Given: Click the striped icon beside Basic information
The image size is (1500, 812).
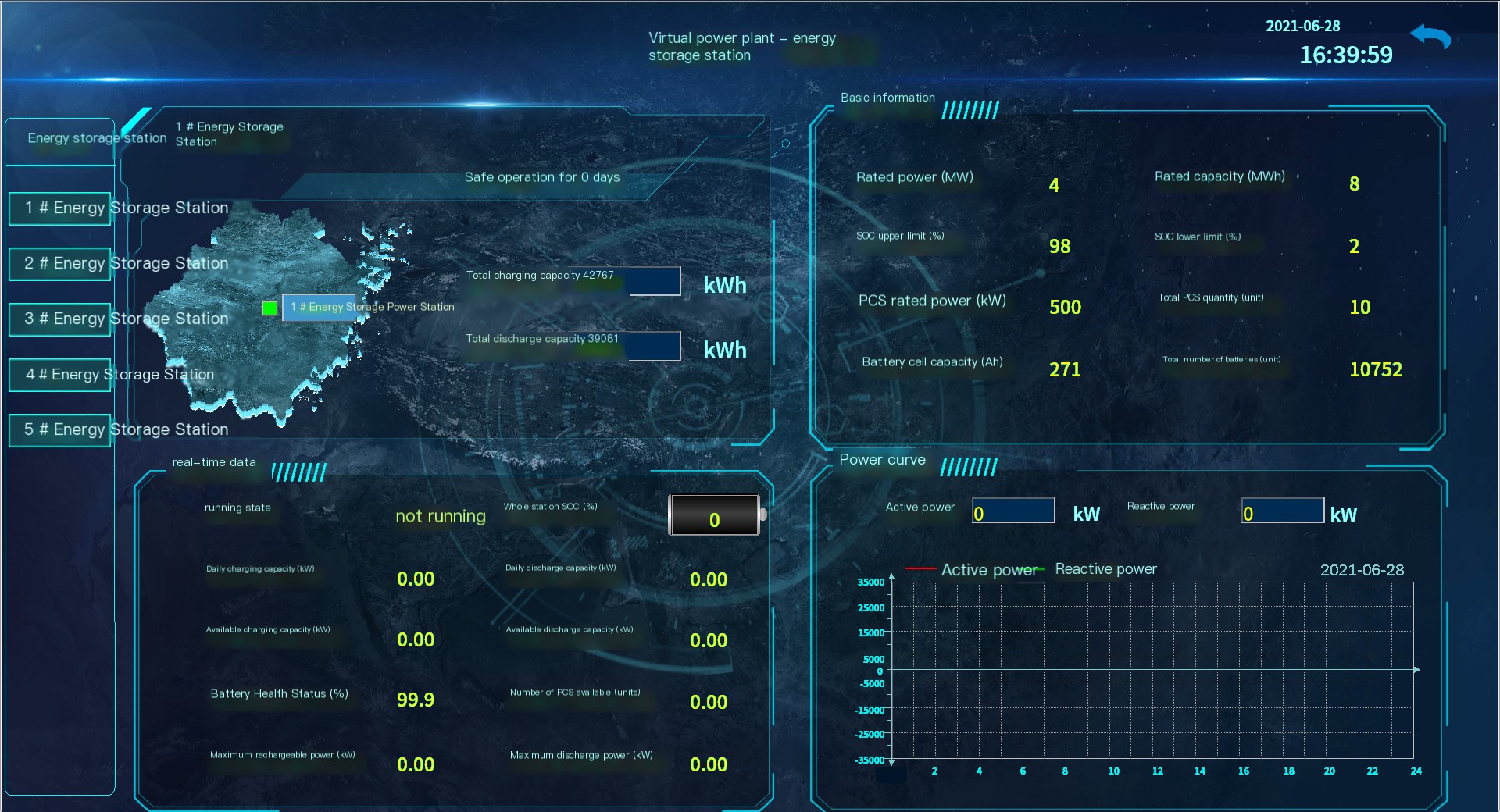Looking at the screenshot, I should [x=970, y=109].
